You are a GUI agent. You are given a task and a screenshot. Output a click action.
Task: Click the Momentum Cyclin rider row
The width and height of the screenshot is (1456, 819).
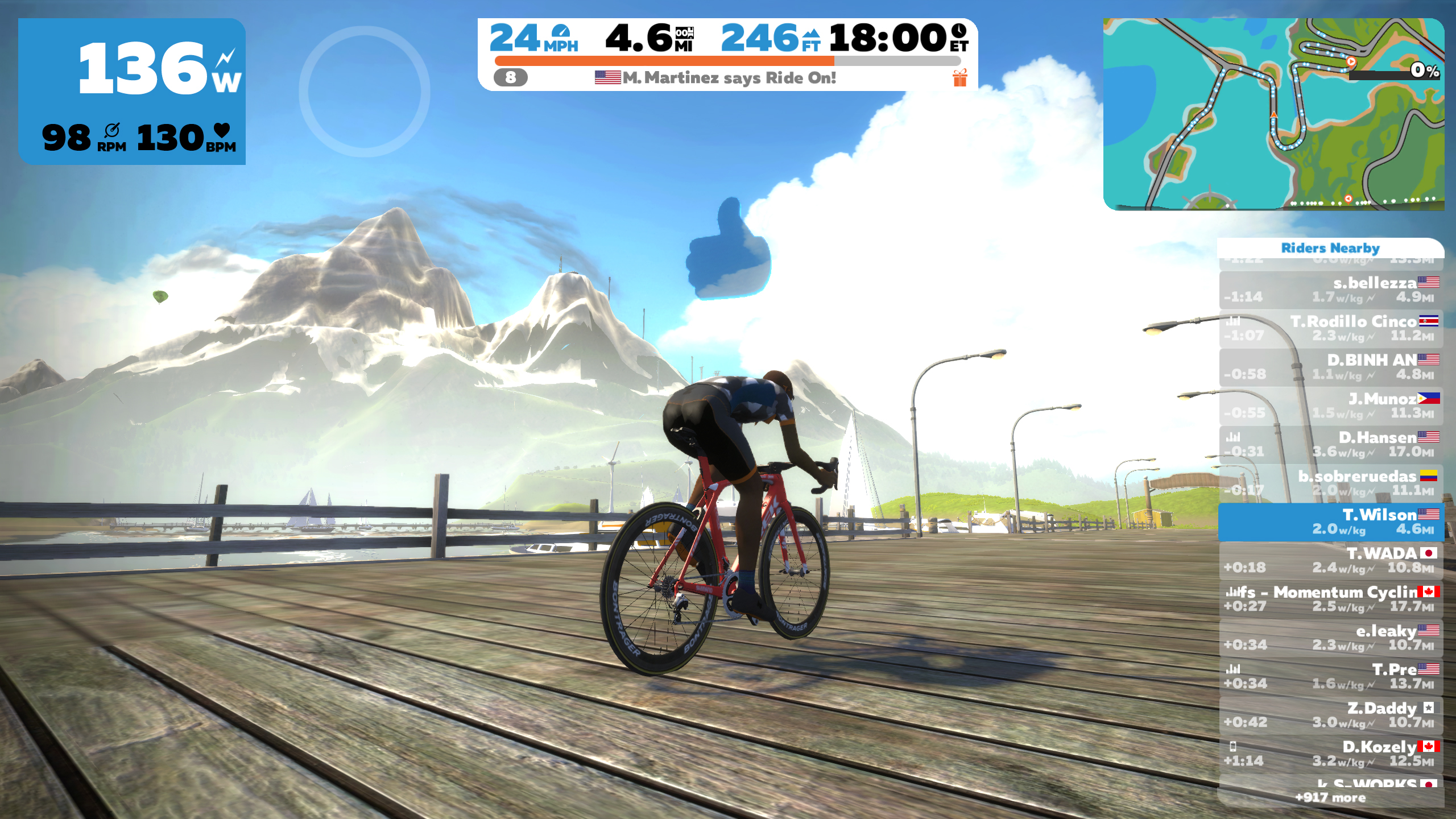(x=1331, y=599)
